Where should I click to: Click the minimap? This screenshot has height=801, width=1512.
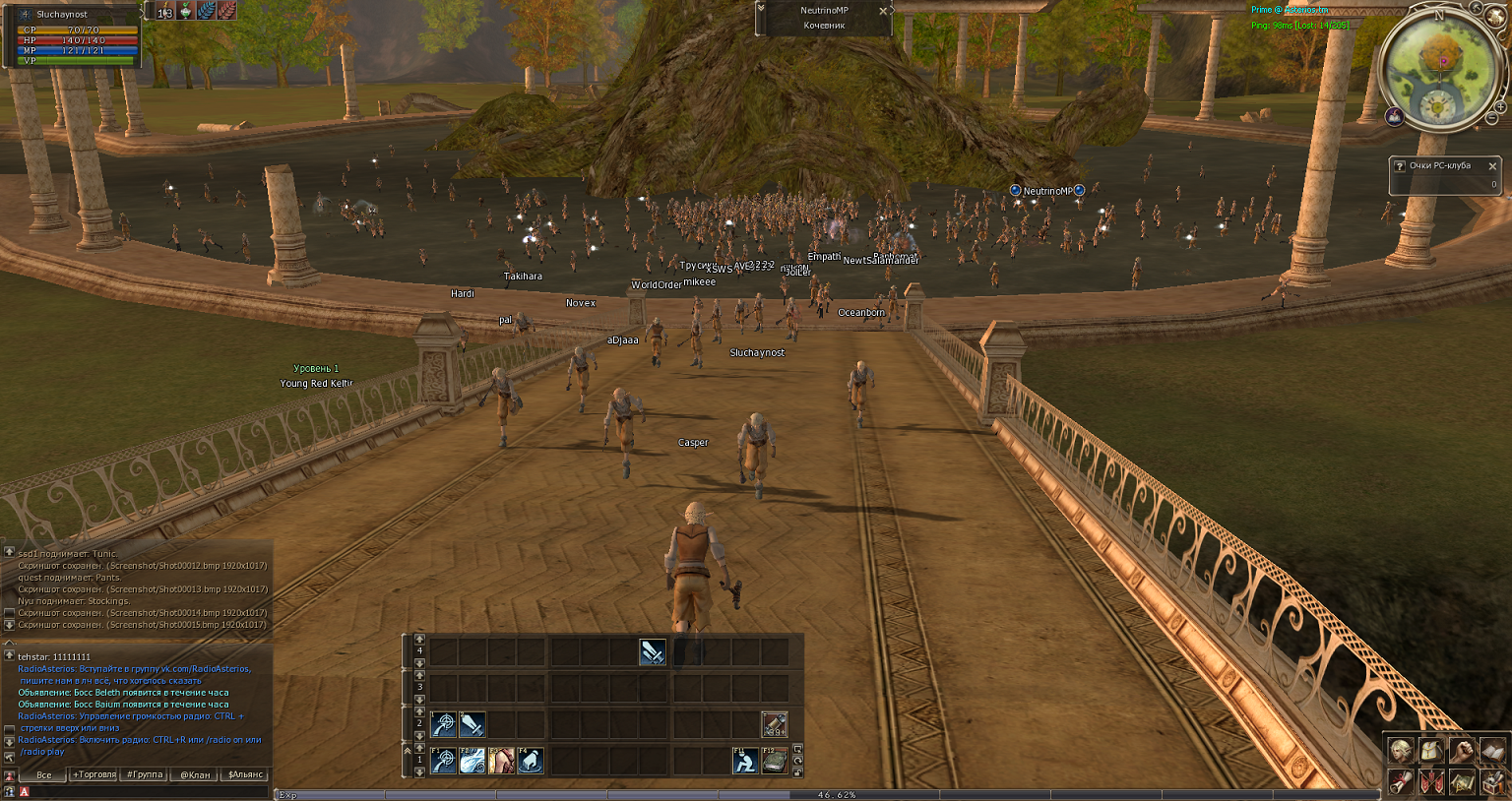(x=1438, y=69)
